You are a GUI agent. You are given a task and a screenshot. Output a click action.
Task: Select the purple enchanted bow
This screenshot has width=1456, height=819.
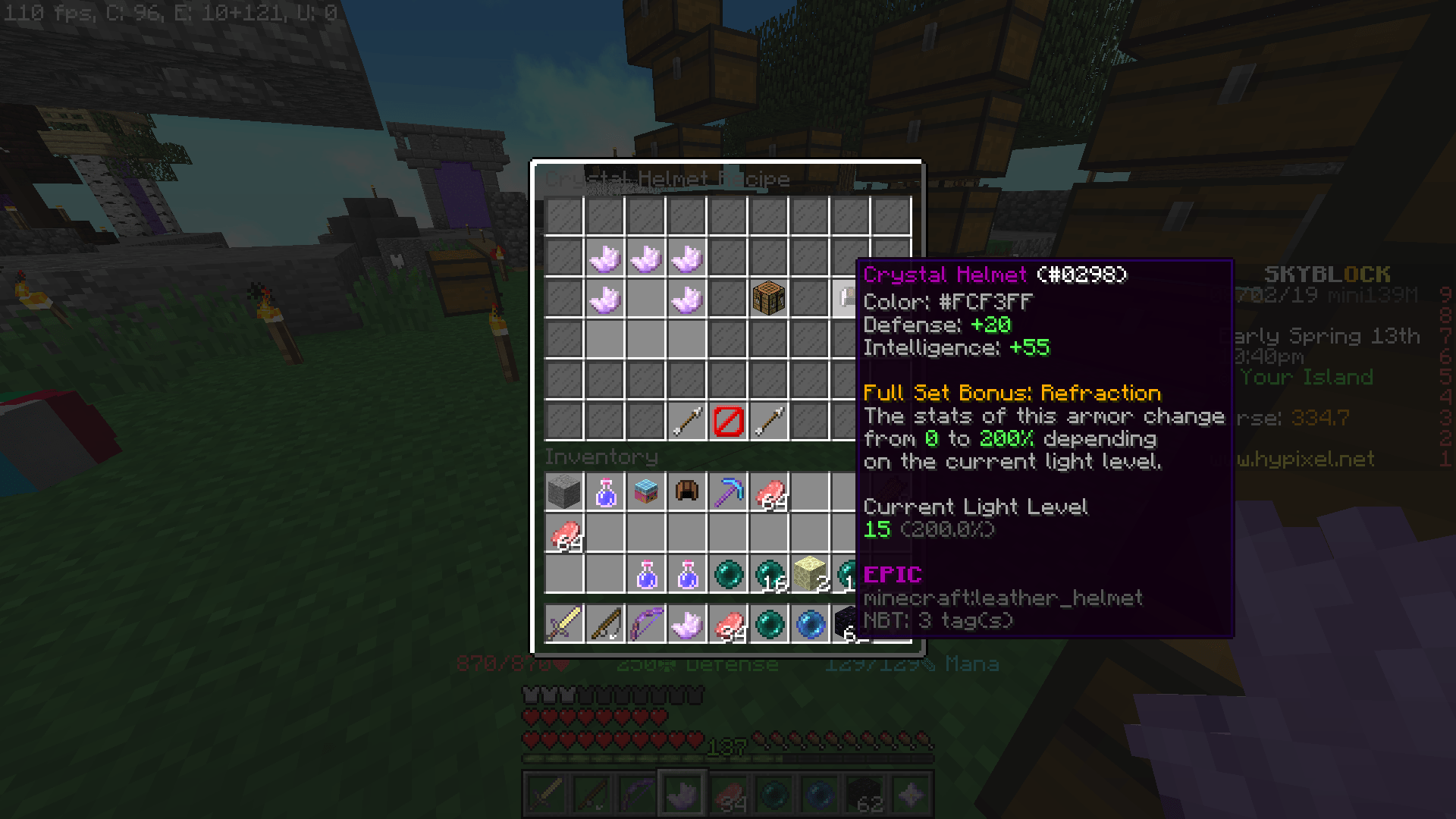click(x=645, y=623)
